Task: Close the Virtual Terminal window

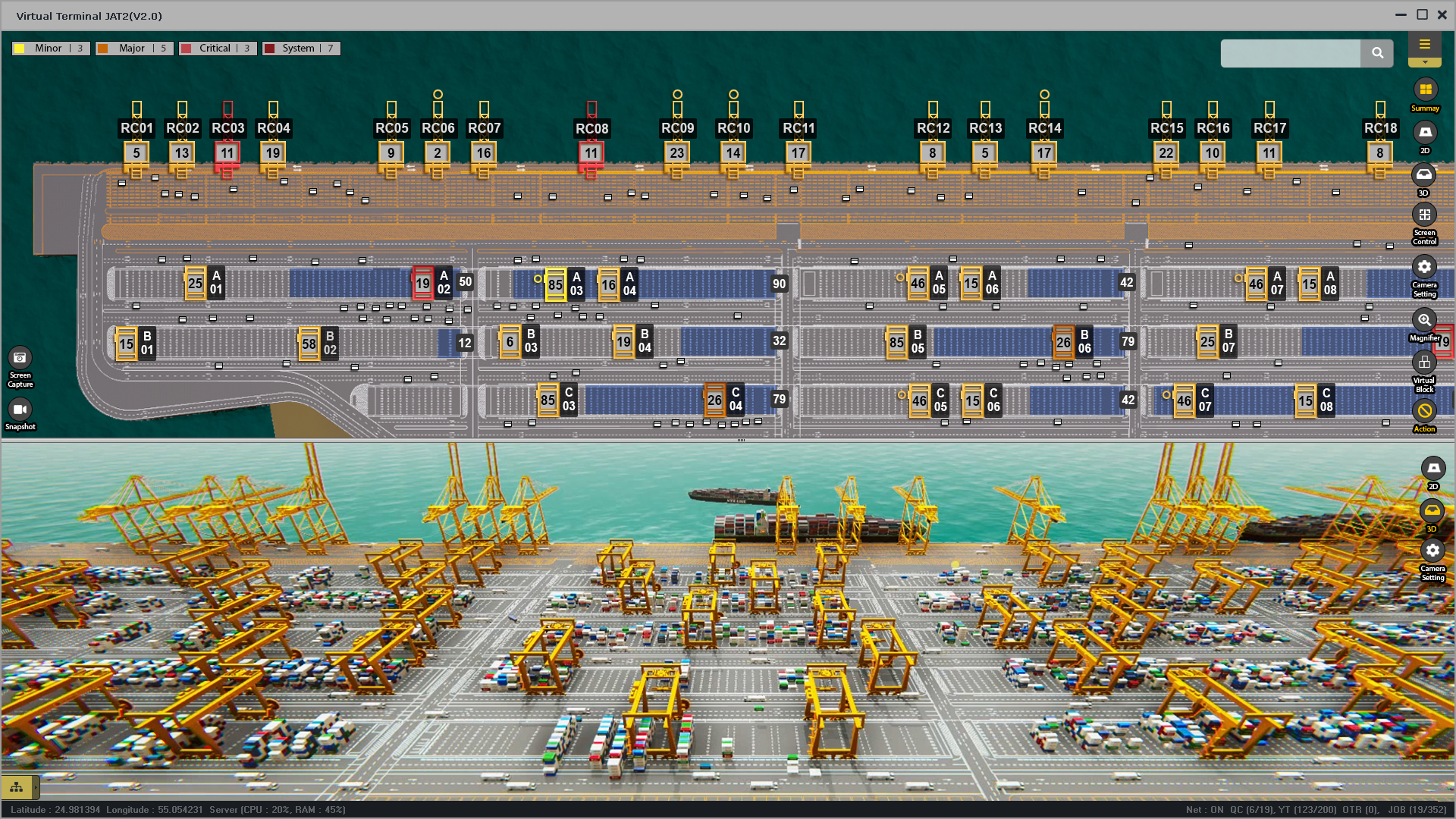Action: coord(1442,15)
